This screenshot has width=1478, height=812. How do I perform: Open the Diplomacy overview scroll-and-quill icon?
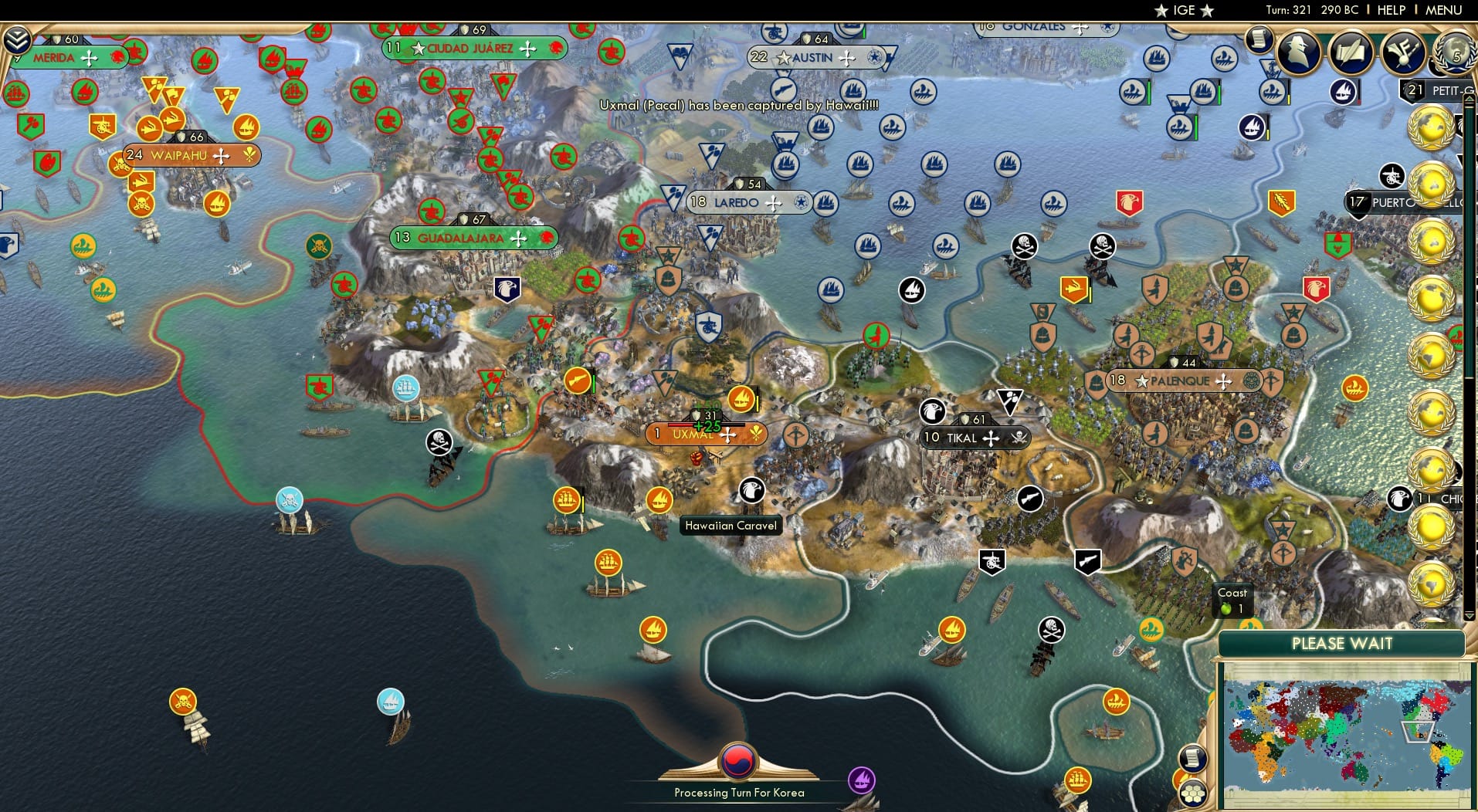(1351, 51)
